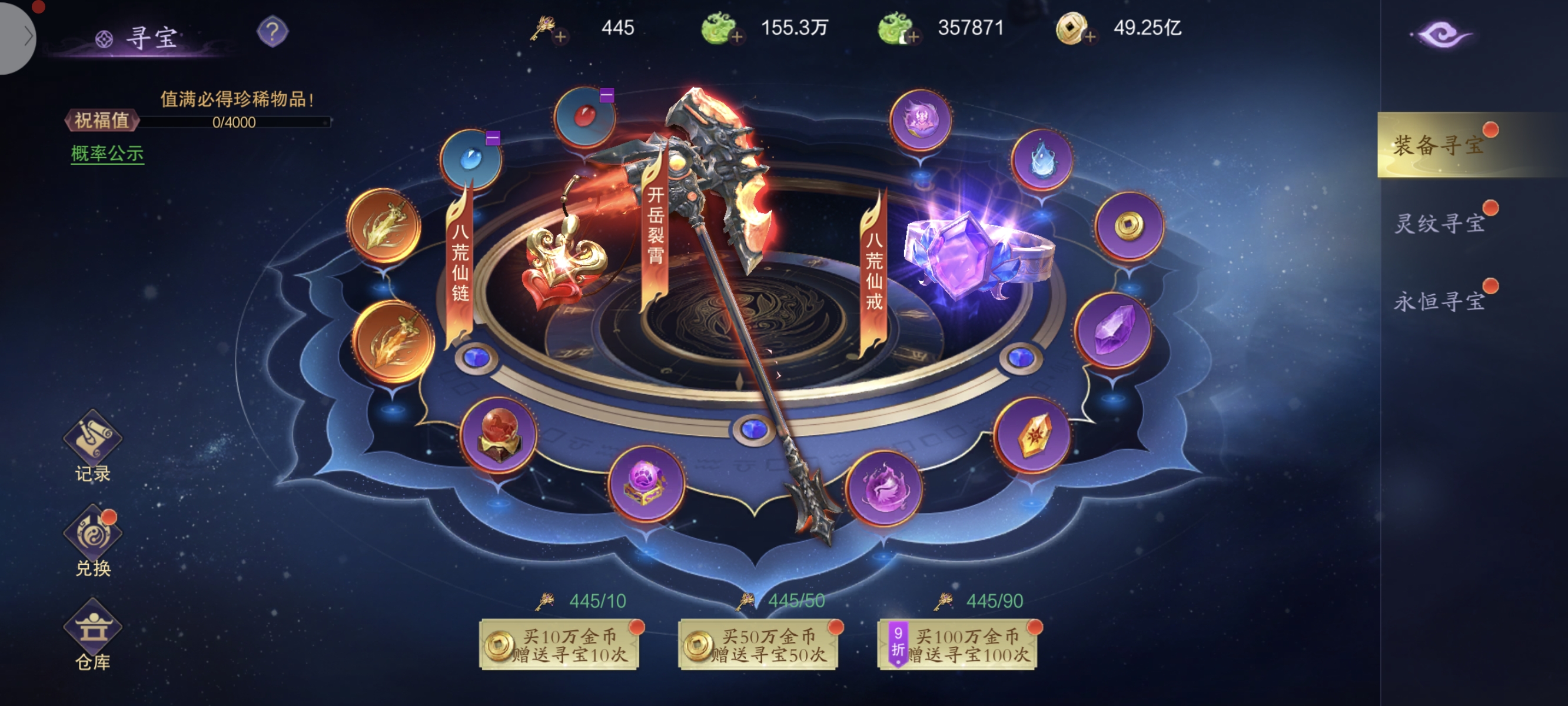
Task: Switch to the 装备寻宝 equipment tab
Action: click(x=1439, y=145)
